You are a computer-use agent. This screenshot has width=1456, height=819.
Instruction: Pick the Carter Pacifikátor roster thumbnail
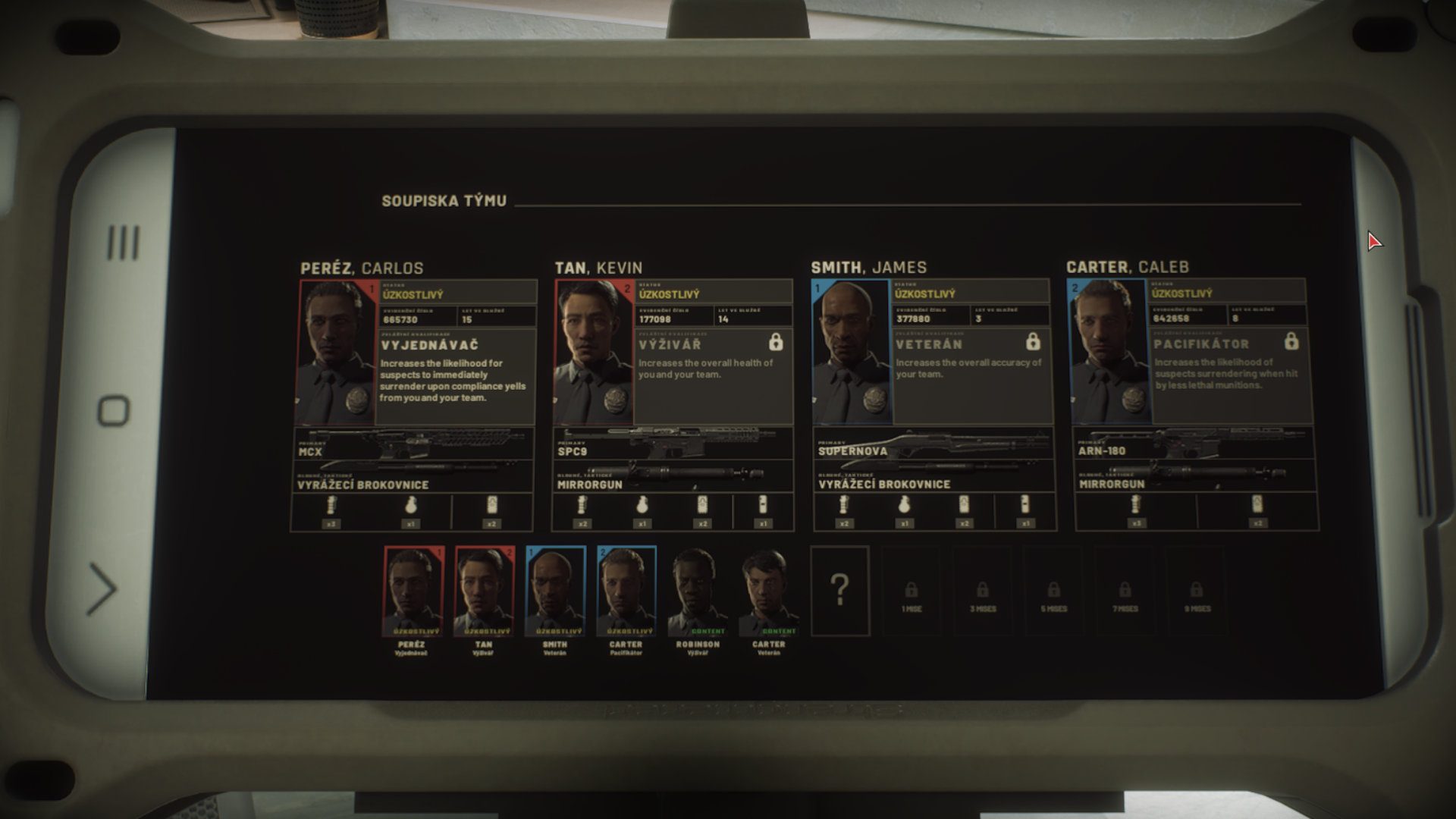[x=626, y=592]
